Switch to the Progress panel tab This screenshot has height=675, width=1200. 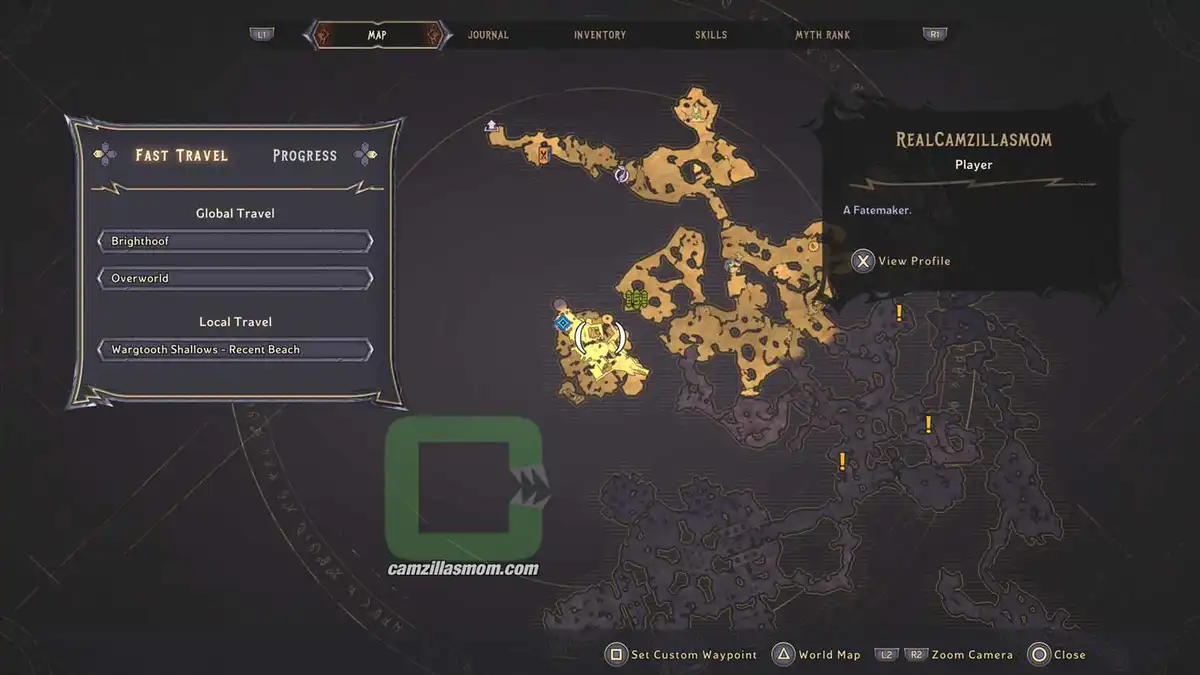(304, 155)
